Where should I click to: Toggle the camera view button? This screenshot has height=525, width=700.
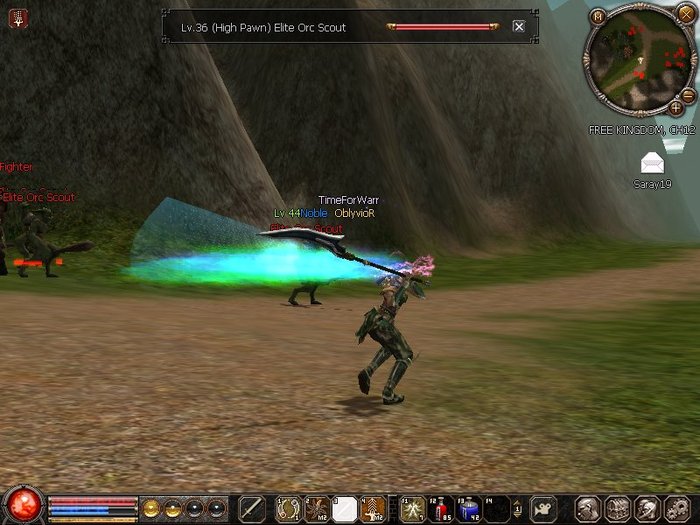pyautogui.click(x=543, y=508)
